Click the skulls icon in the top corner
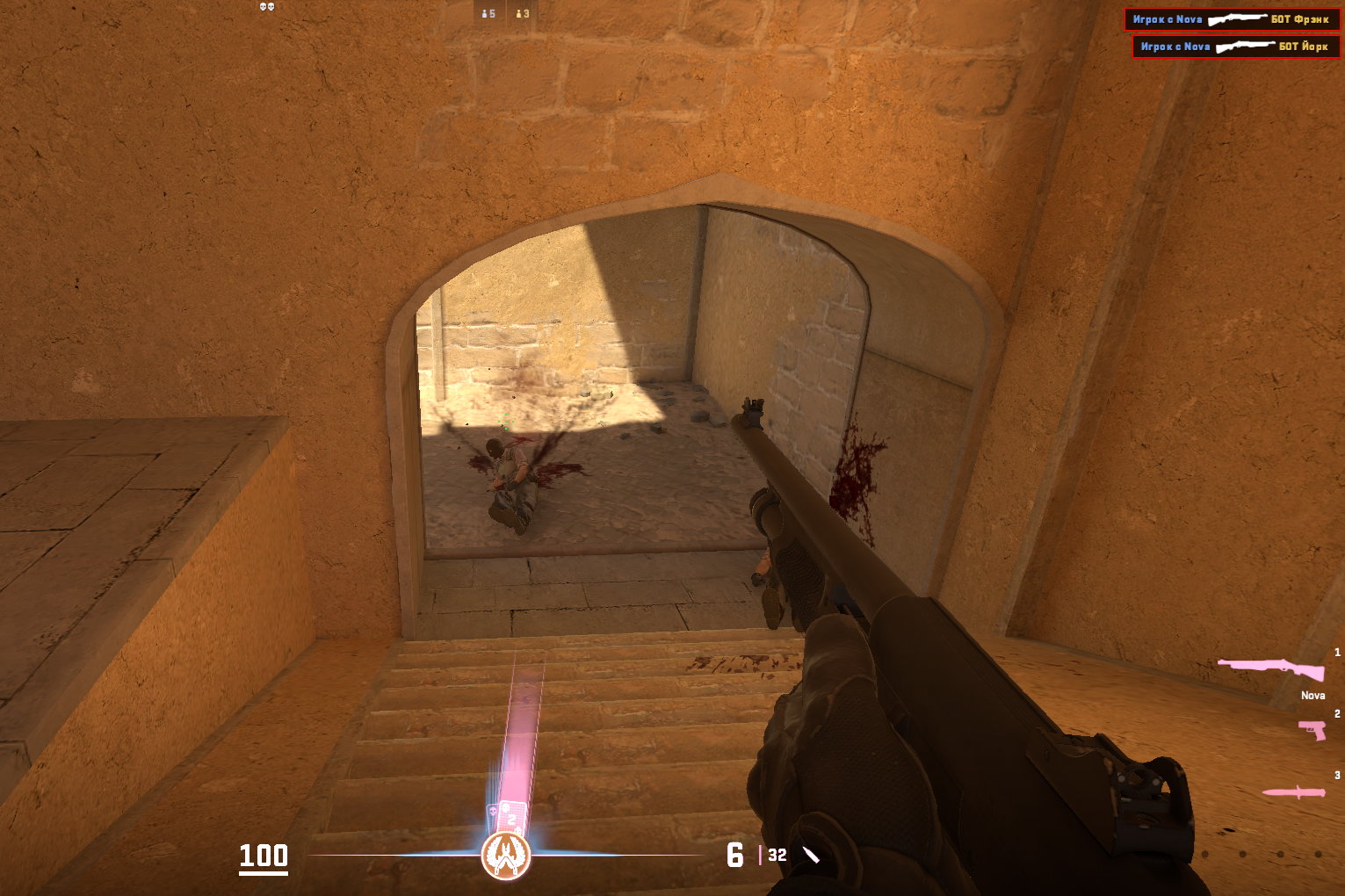Screen dimensions: 1345x896 (x=267, y=7)
